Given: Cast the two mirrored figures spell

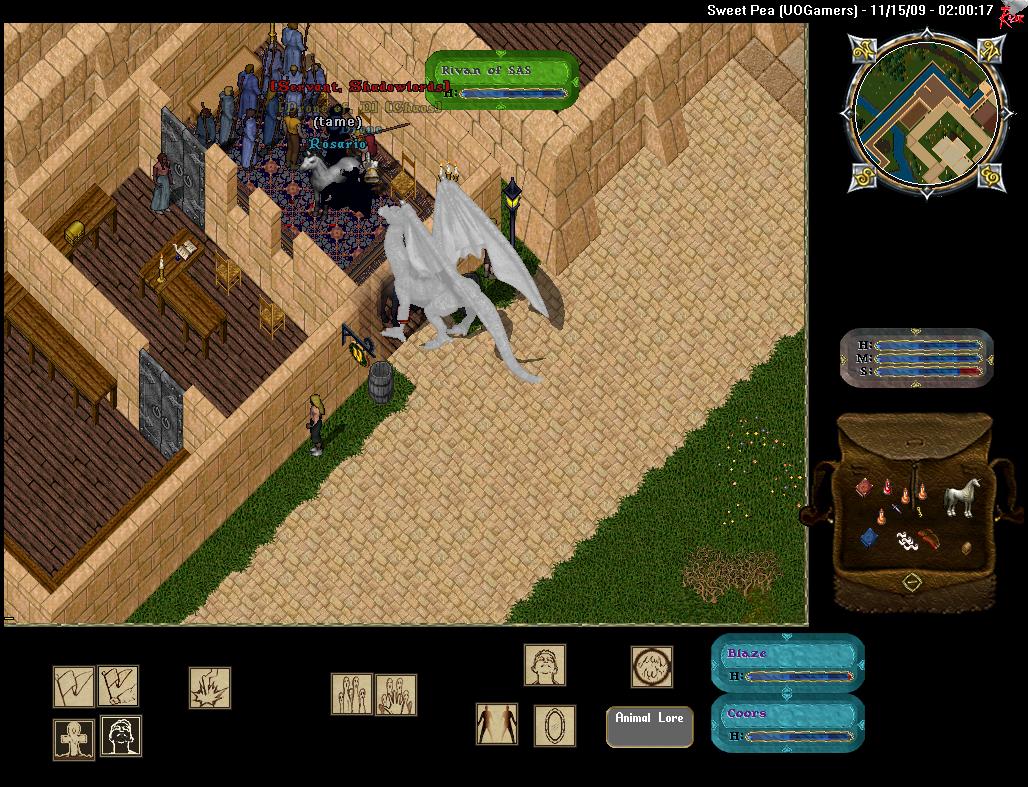Looking at the screenshot, I should coord(497,724).
